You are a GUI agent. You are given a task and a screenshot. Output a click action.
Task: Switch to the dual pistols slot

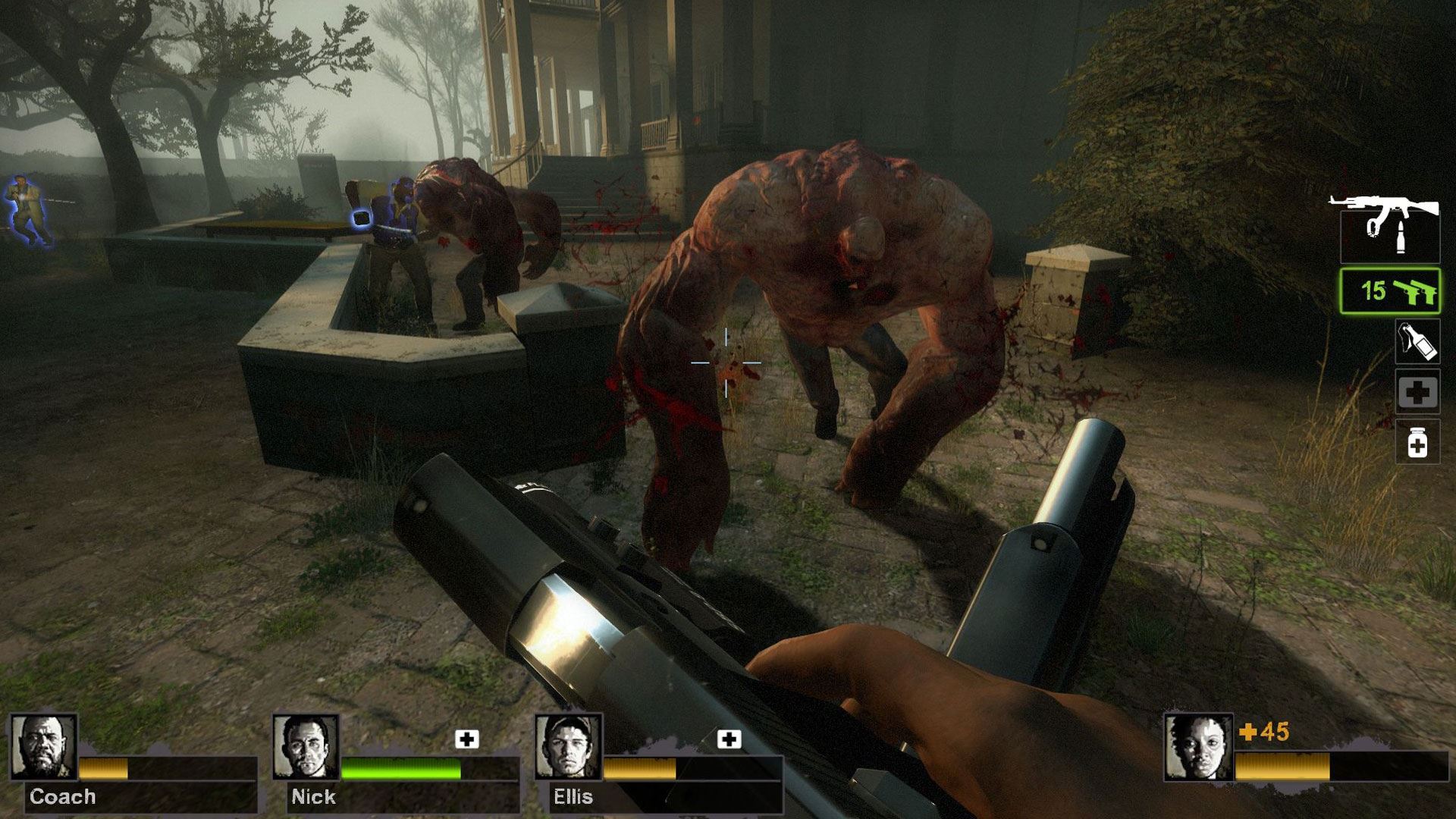pos(1389,290)
